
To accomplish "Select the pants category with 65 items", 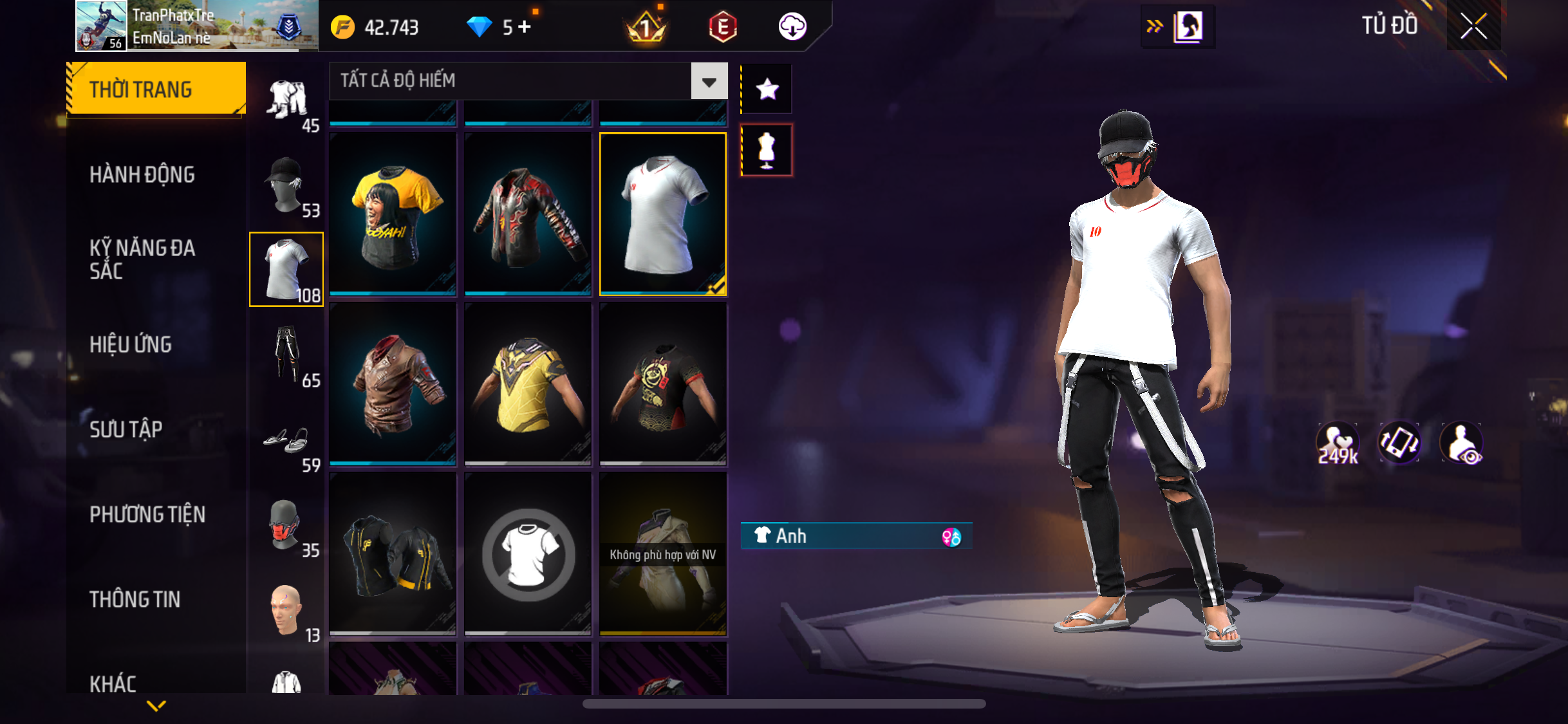I will pos(286,355).
